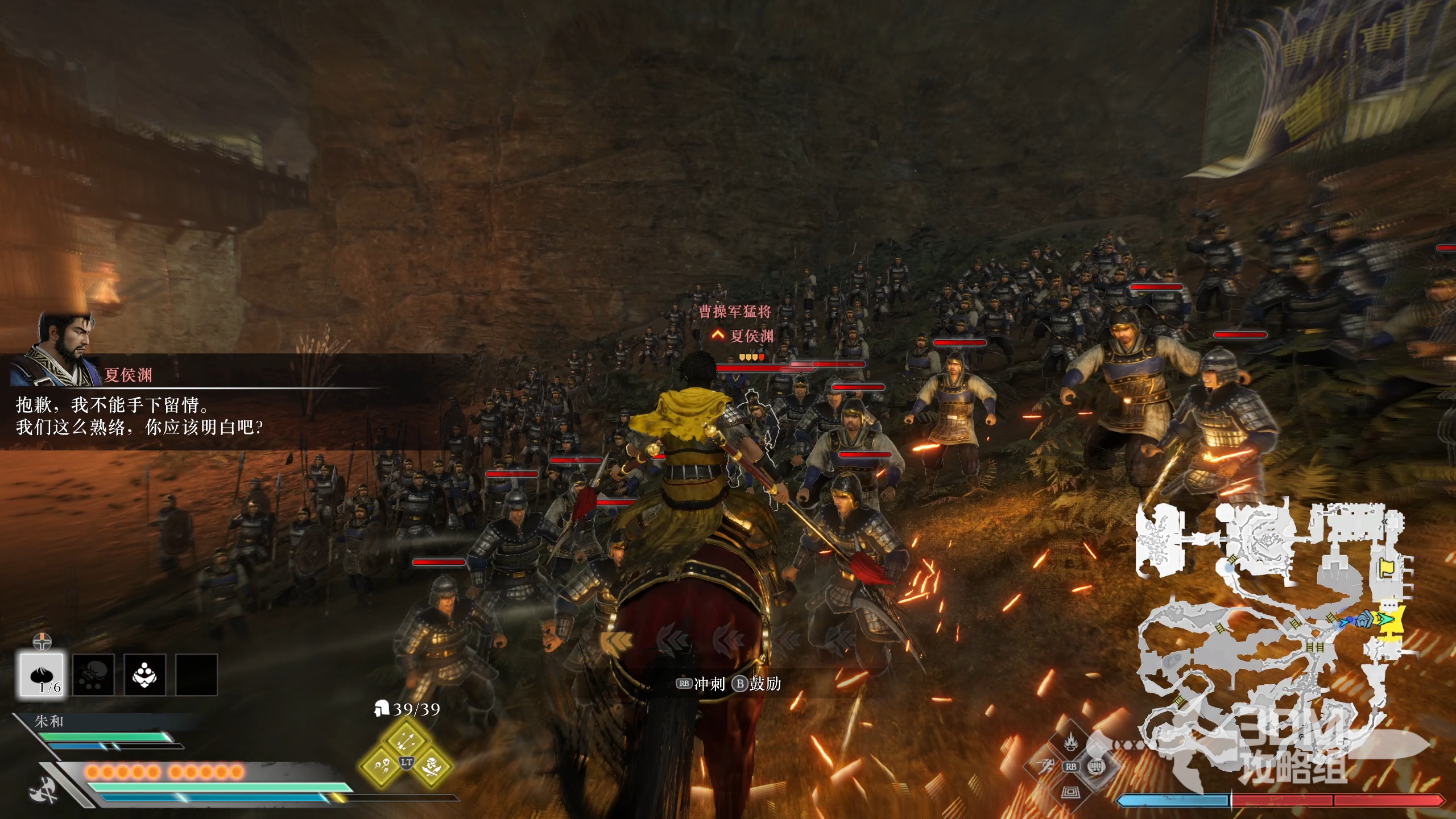
Task: Activate the arrow volley tactic
Action: click(406, 740)
